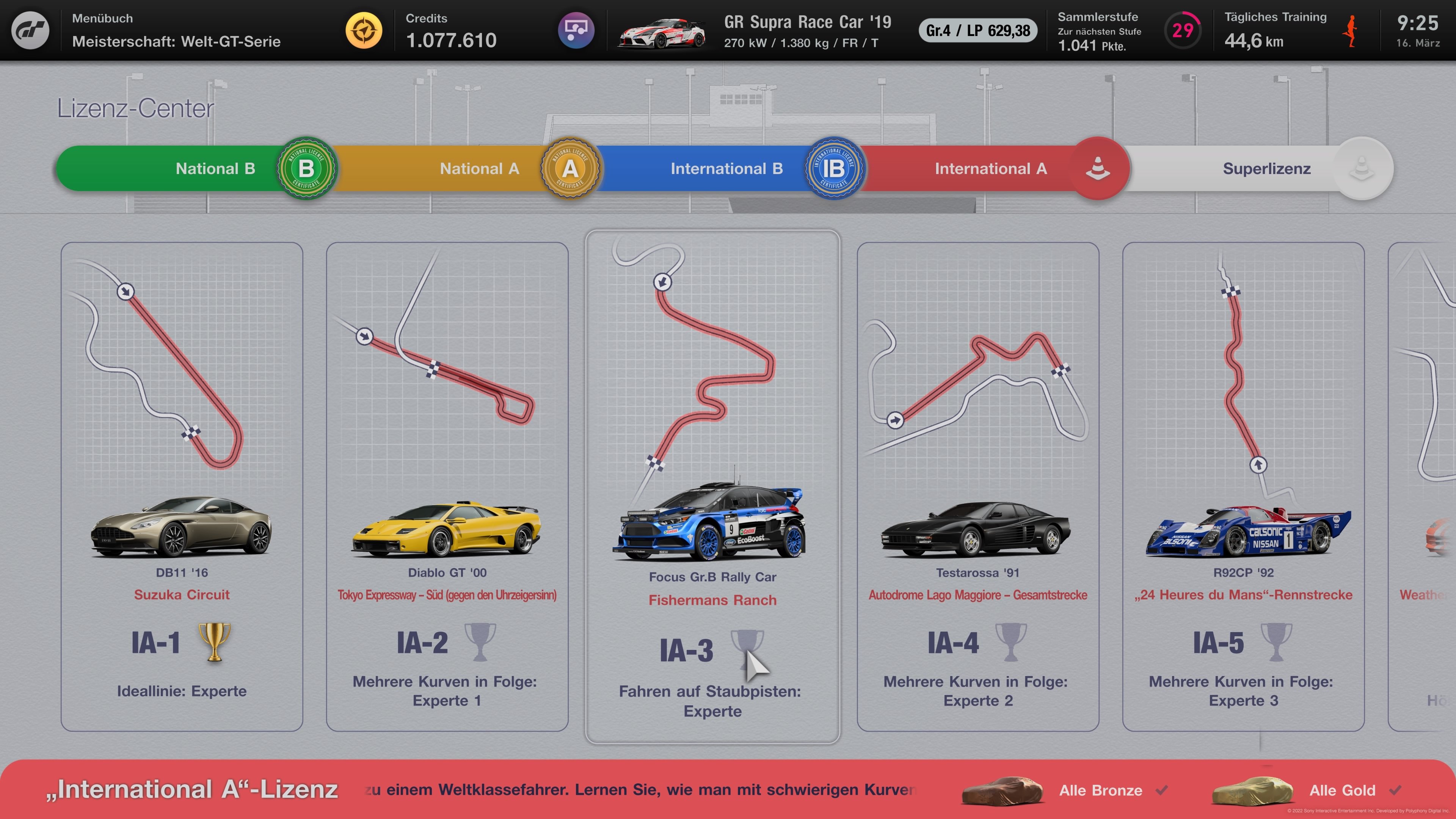Open Credits with the golden compass icon
Viewport: 1456px width, 819px height.
(x=364, y=30)
